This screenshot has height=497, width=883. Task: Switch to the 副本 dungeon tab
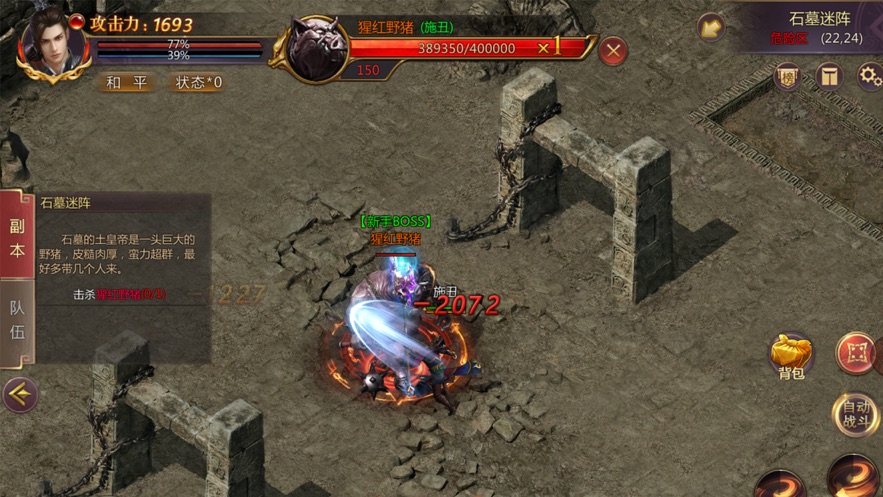tap(17, 238)
